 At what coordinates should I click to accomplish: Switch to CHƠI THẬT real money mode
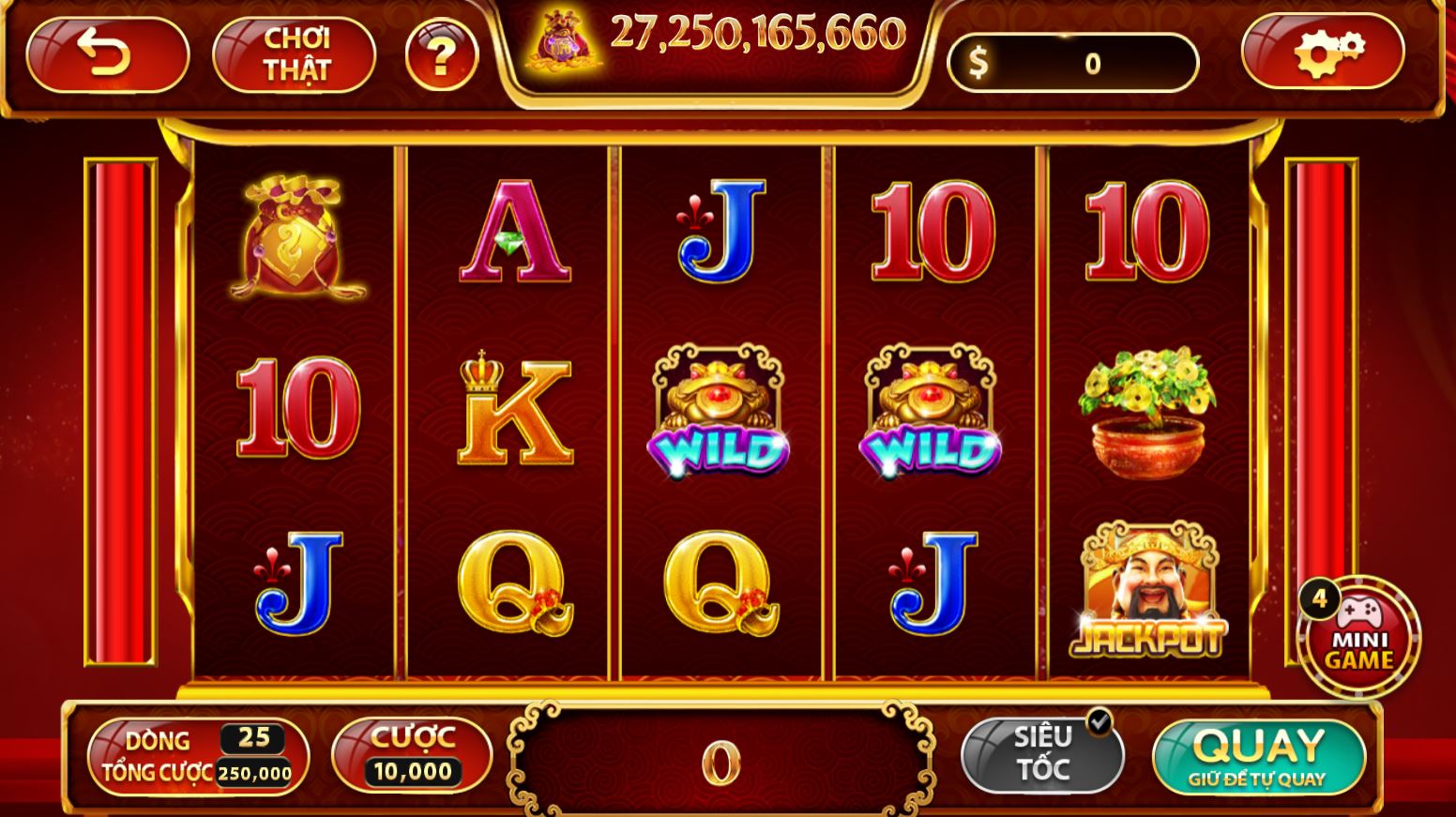click(x=293, y=54)
